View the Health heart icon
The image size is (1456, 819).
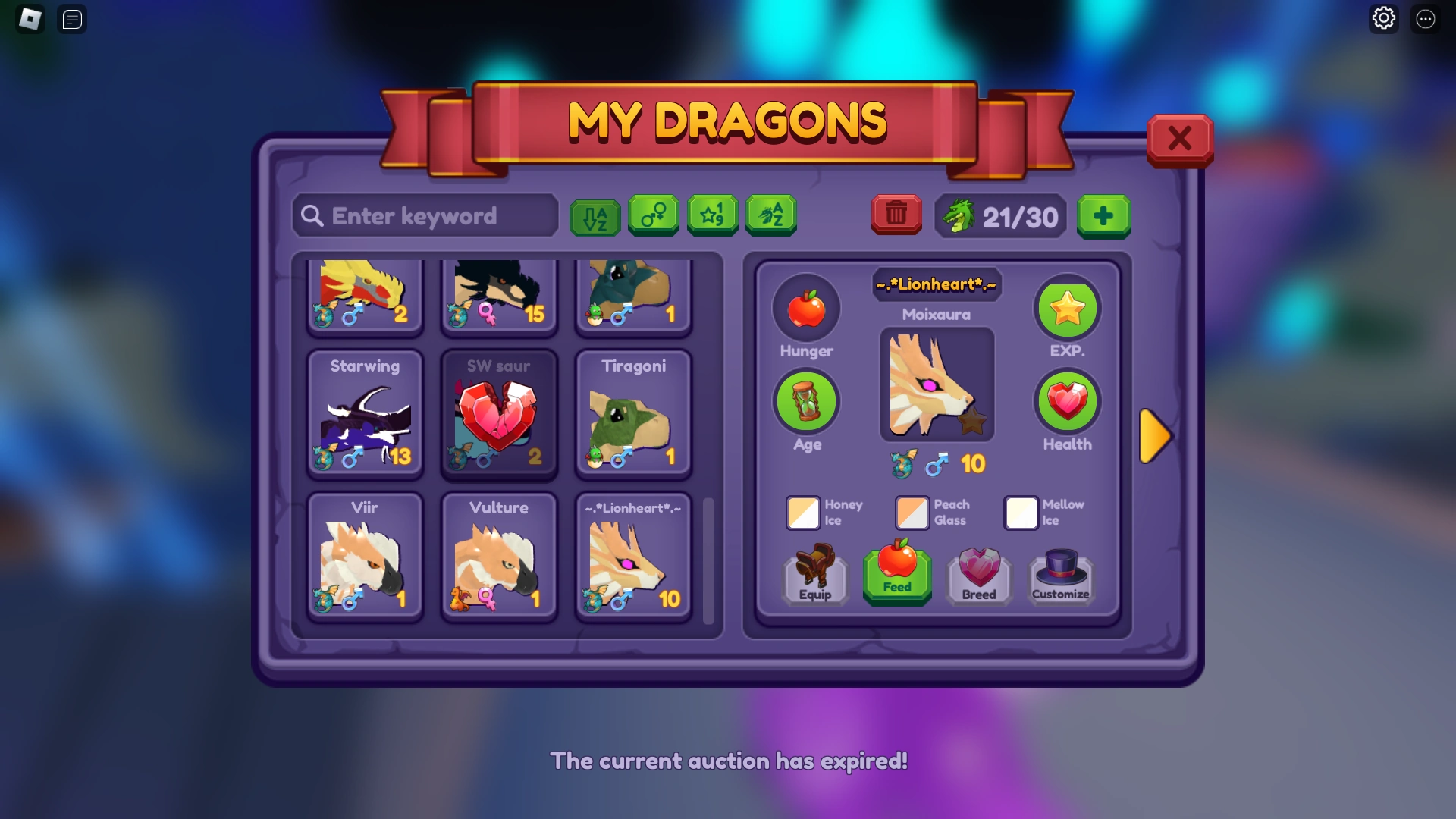click(x=1067, y=401)
